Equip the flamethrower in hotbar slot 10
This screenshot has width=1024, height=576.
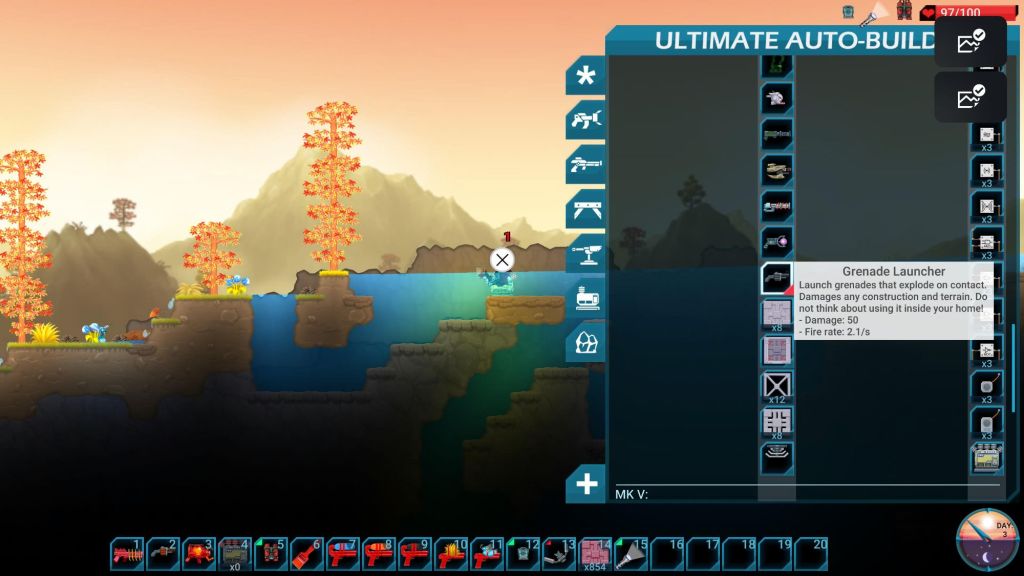(451, 554)
